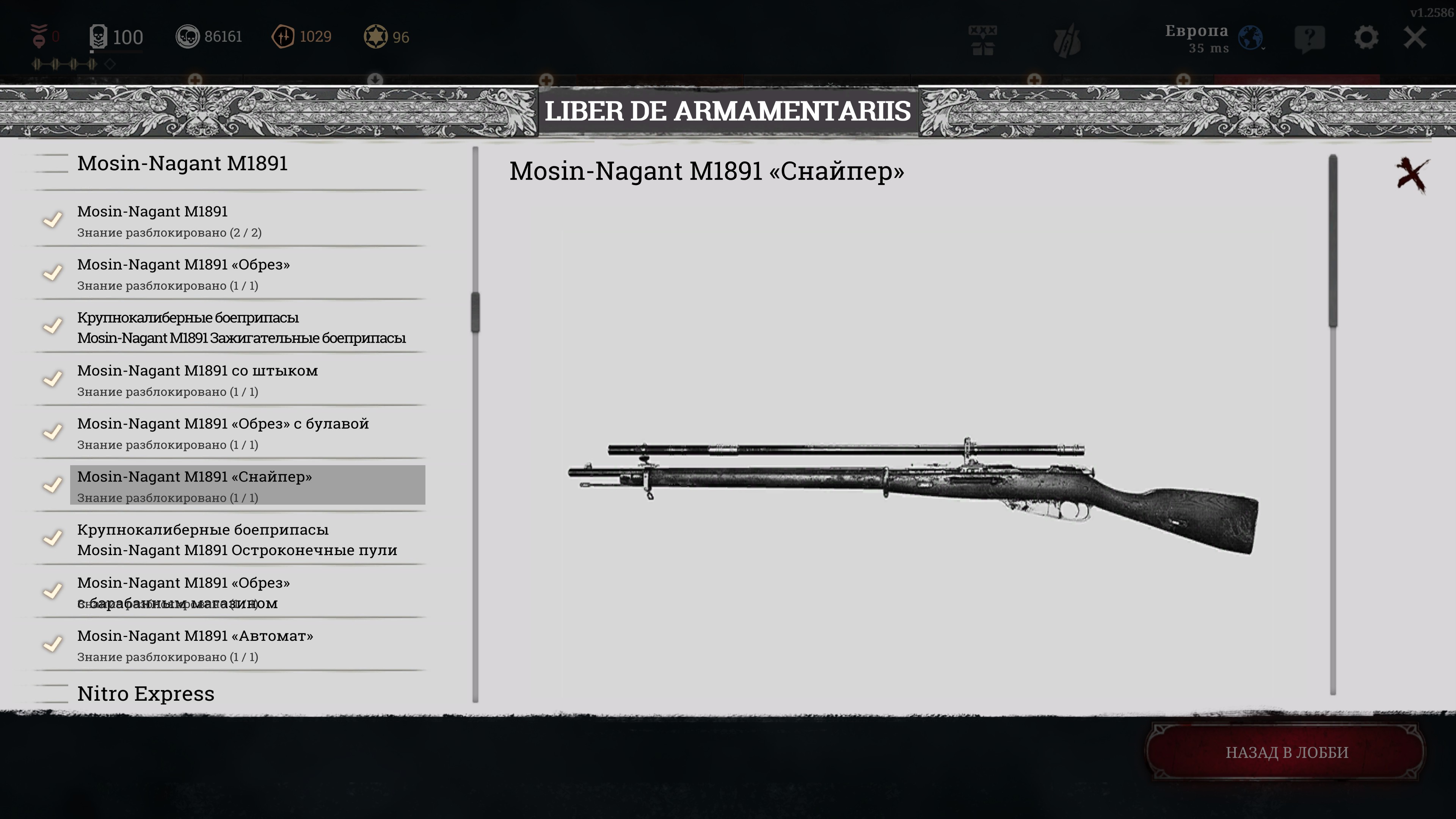Viewport: 1456px width, 819px height.
Task: Return to lobby with НАЗАД В ЛОББИ
Action: coord(1286,752)
